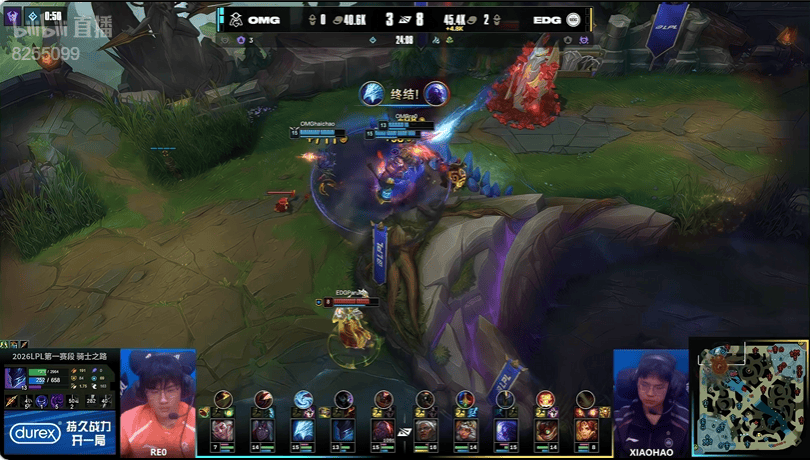This screenshot has height=460, width=810.
Task: Open the Durex sponsor banner
Action: click(59, 433)
